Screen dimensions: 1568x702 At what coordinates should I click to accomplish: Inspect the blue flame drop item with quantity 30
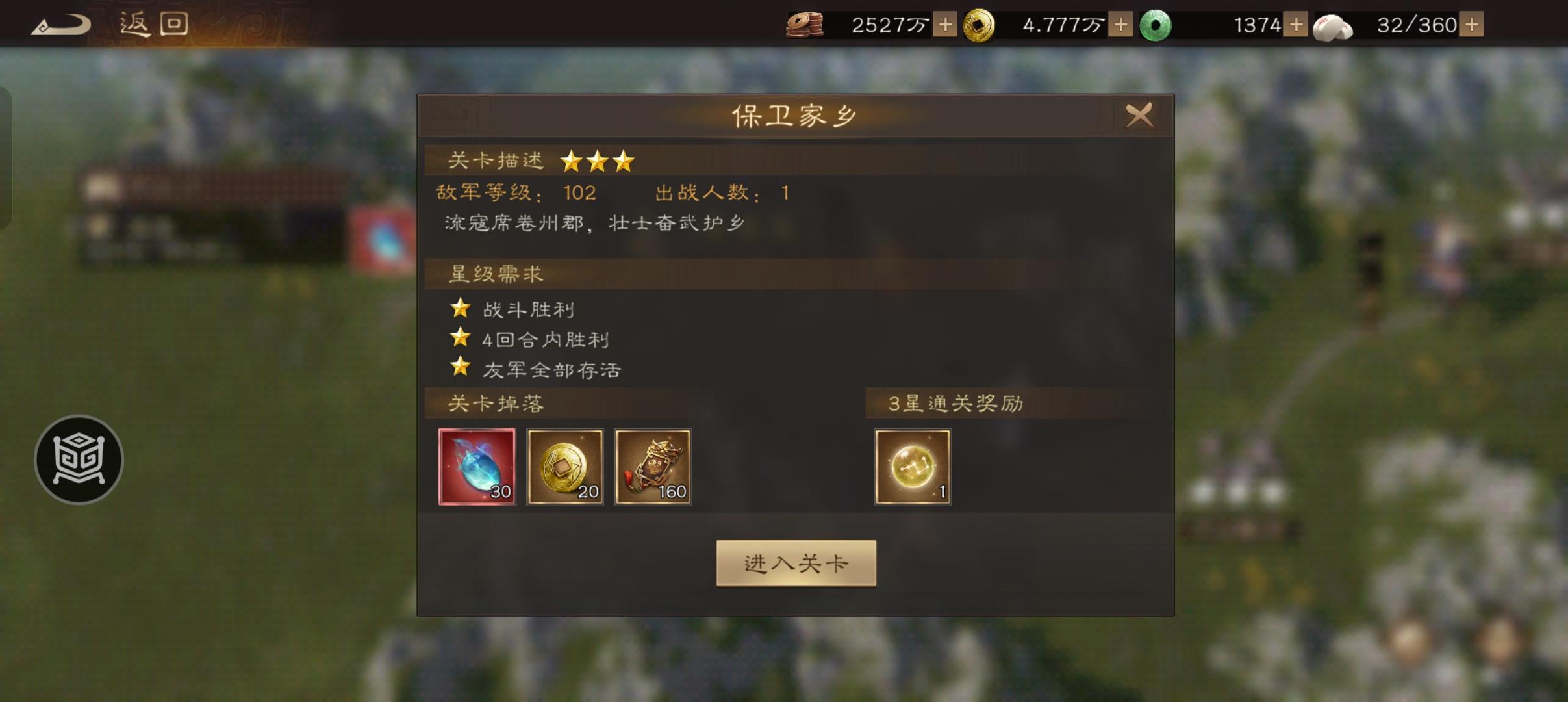pyautogui.click(x=477, y=467)
